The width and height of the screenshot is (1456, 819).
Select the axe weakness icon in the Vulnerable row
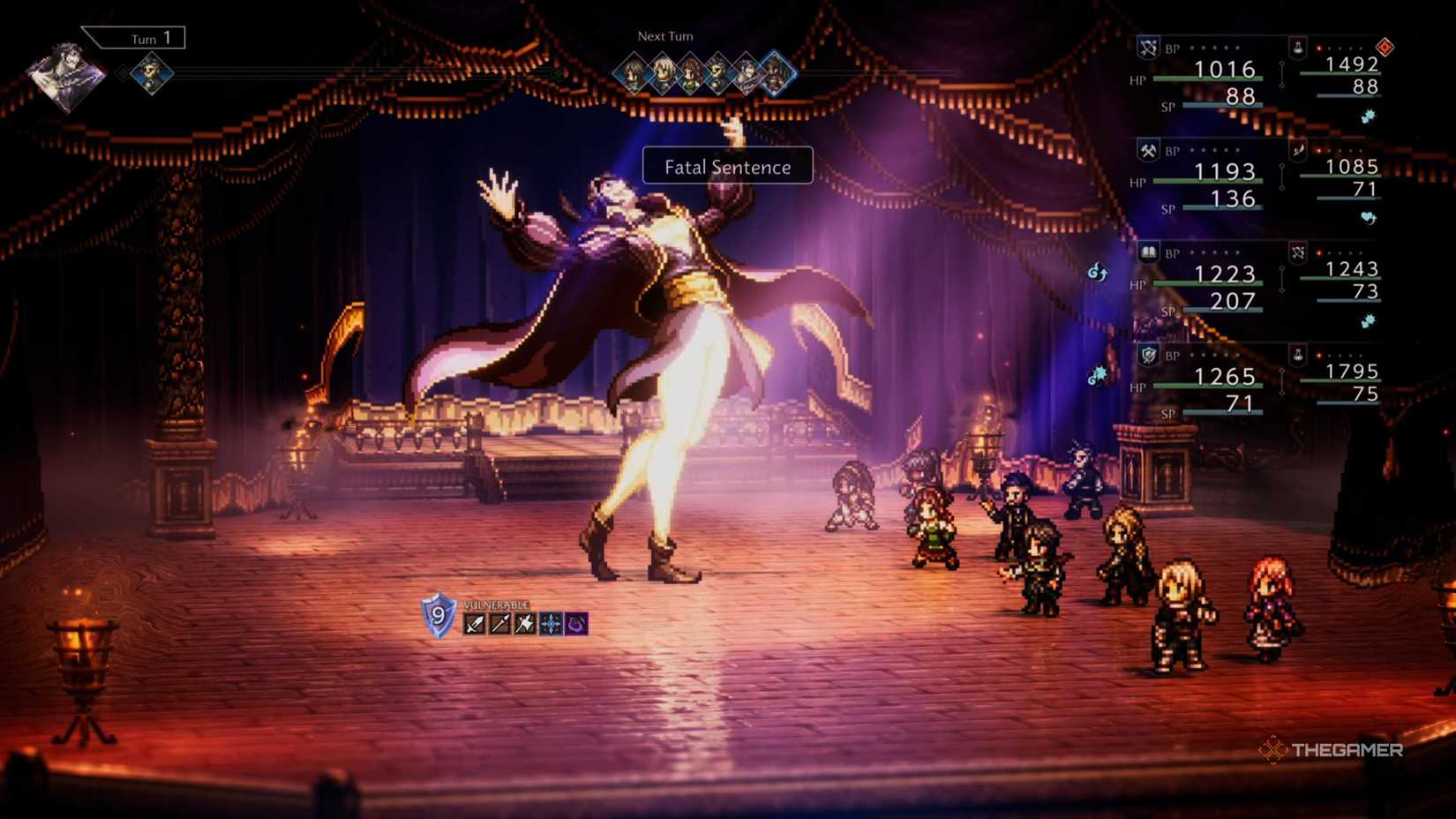click(x=524, y=623)
